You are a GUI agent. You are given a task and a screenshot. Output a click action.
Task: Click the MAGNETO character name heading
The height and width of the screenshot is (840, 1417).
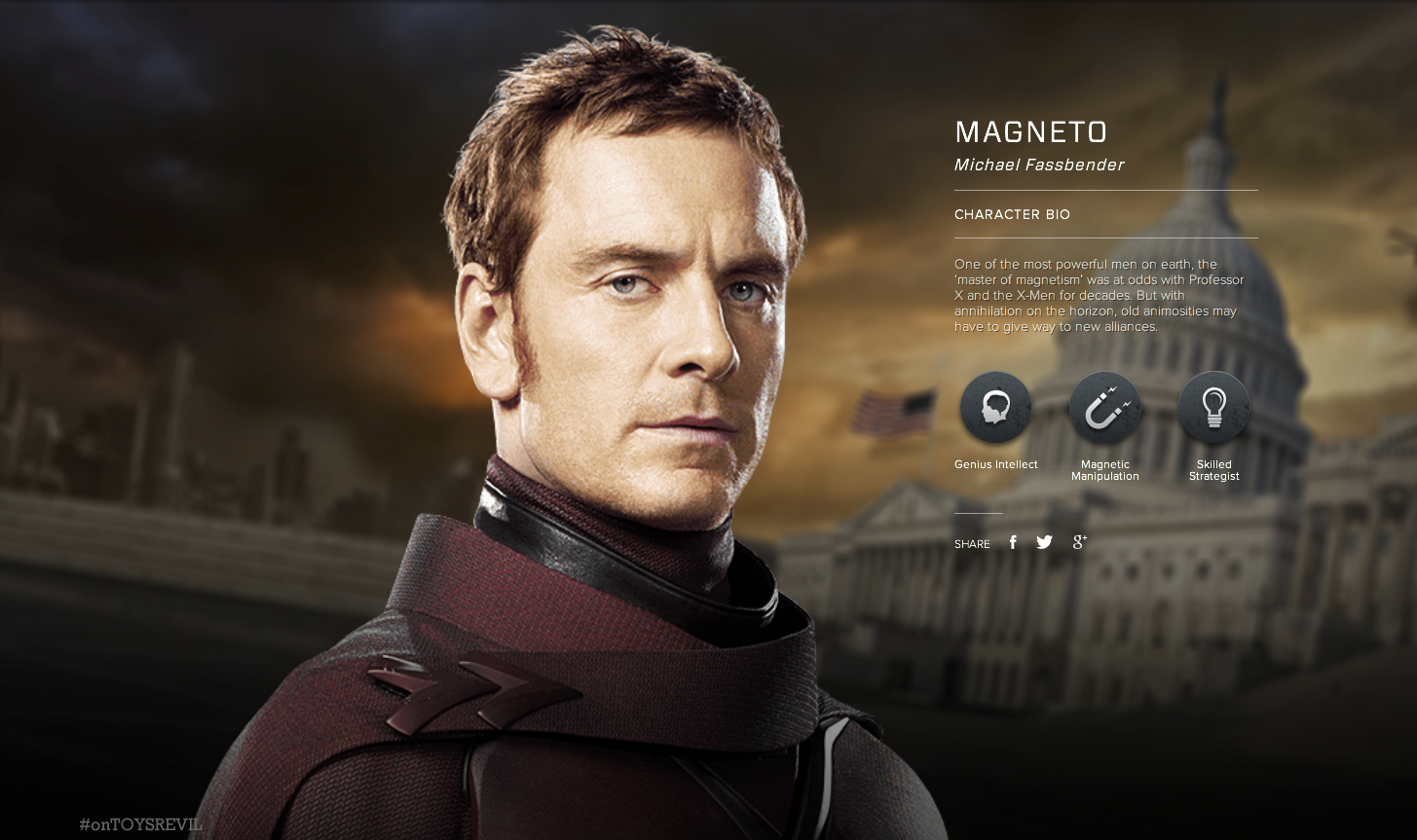click(1030, 132)
